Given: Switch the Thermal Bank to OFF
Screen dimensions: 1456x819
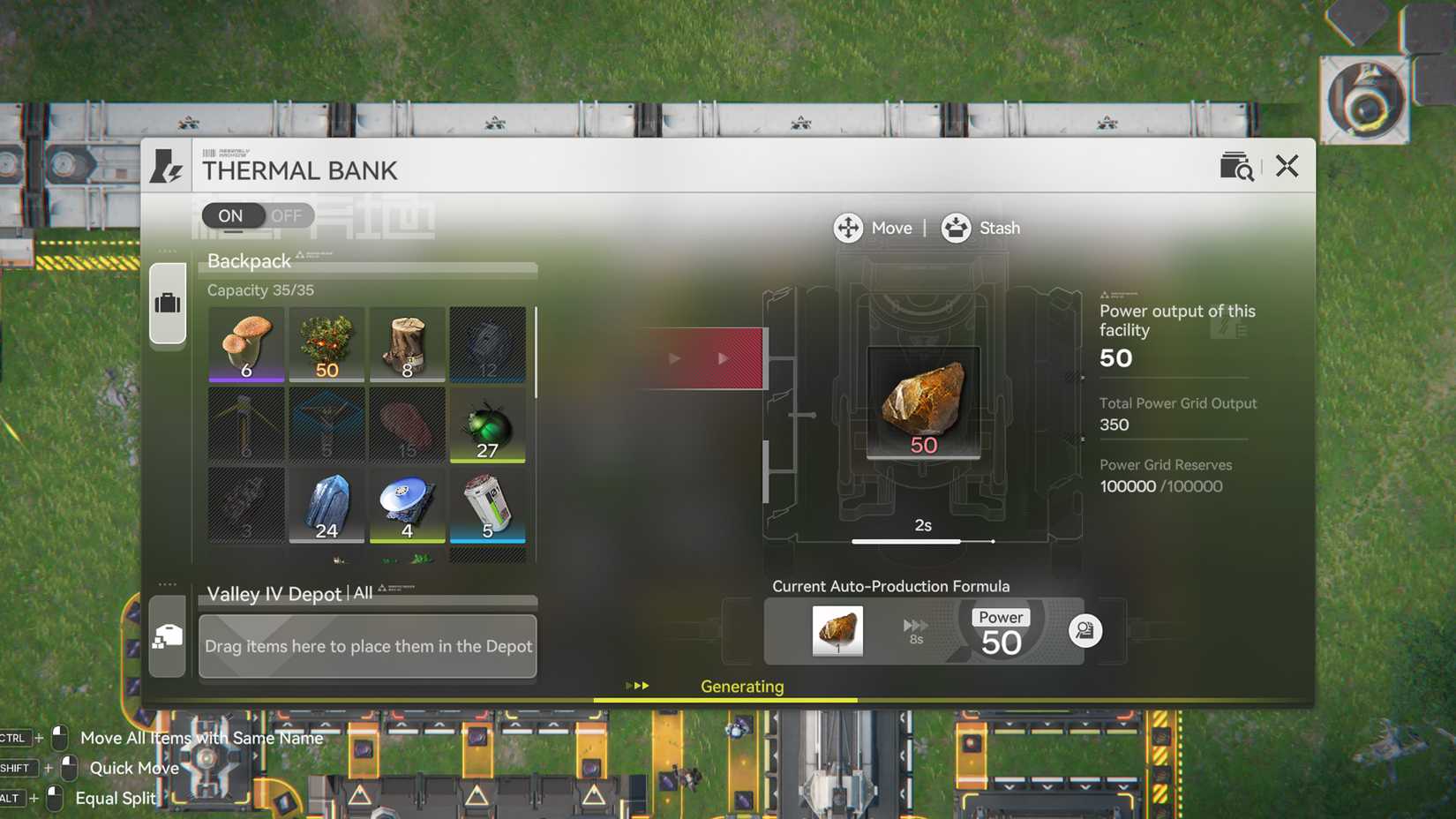Looking at the screenshot, I should (x=284, y=215).
